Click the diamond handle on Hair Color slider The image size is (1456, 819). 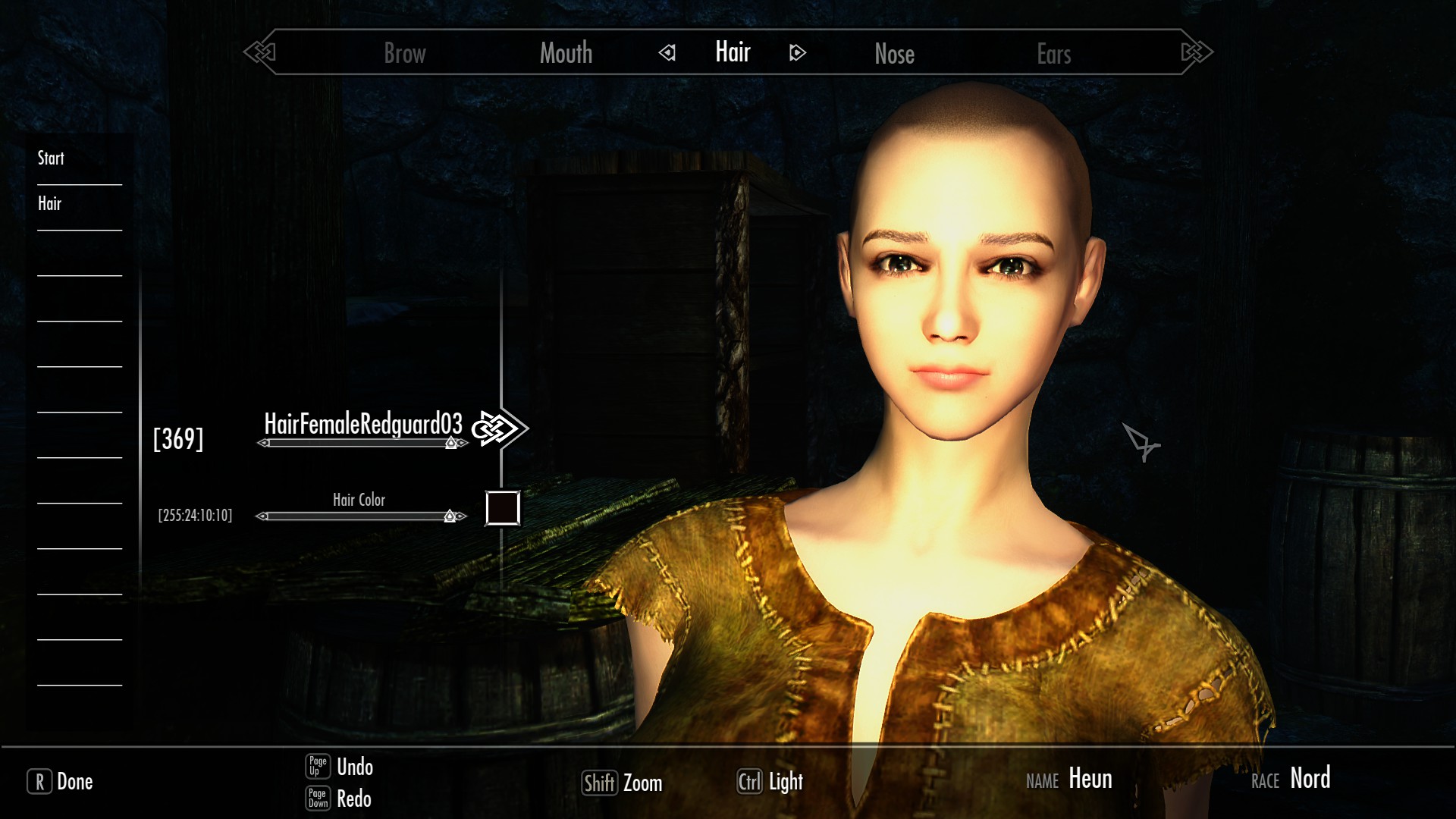tap(451, 516)
